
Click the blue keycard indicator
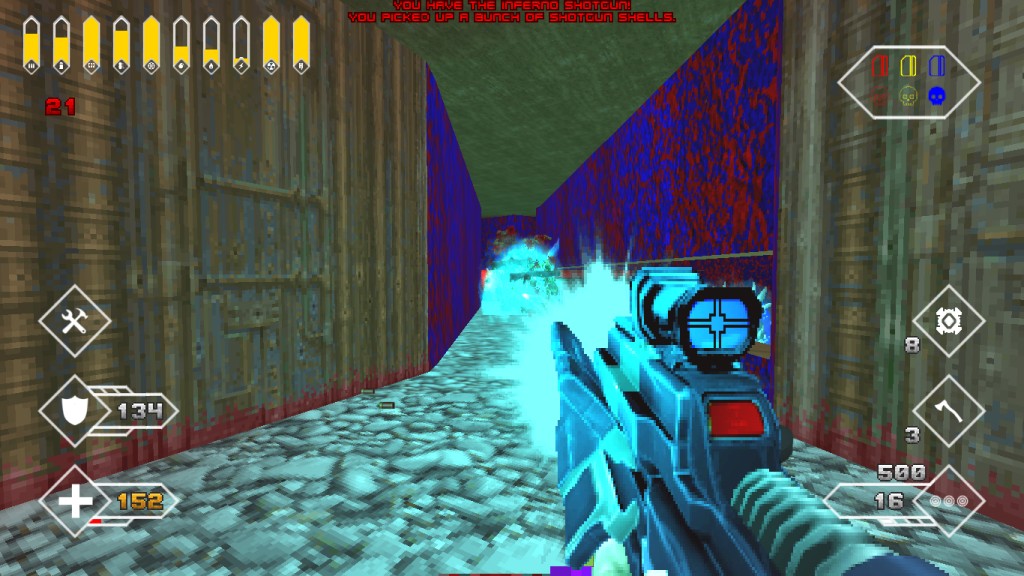[936, 67]
